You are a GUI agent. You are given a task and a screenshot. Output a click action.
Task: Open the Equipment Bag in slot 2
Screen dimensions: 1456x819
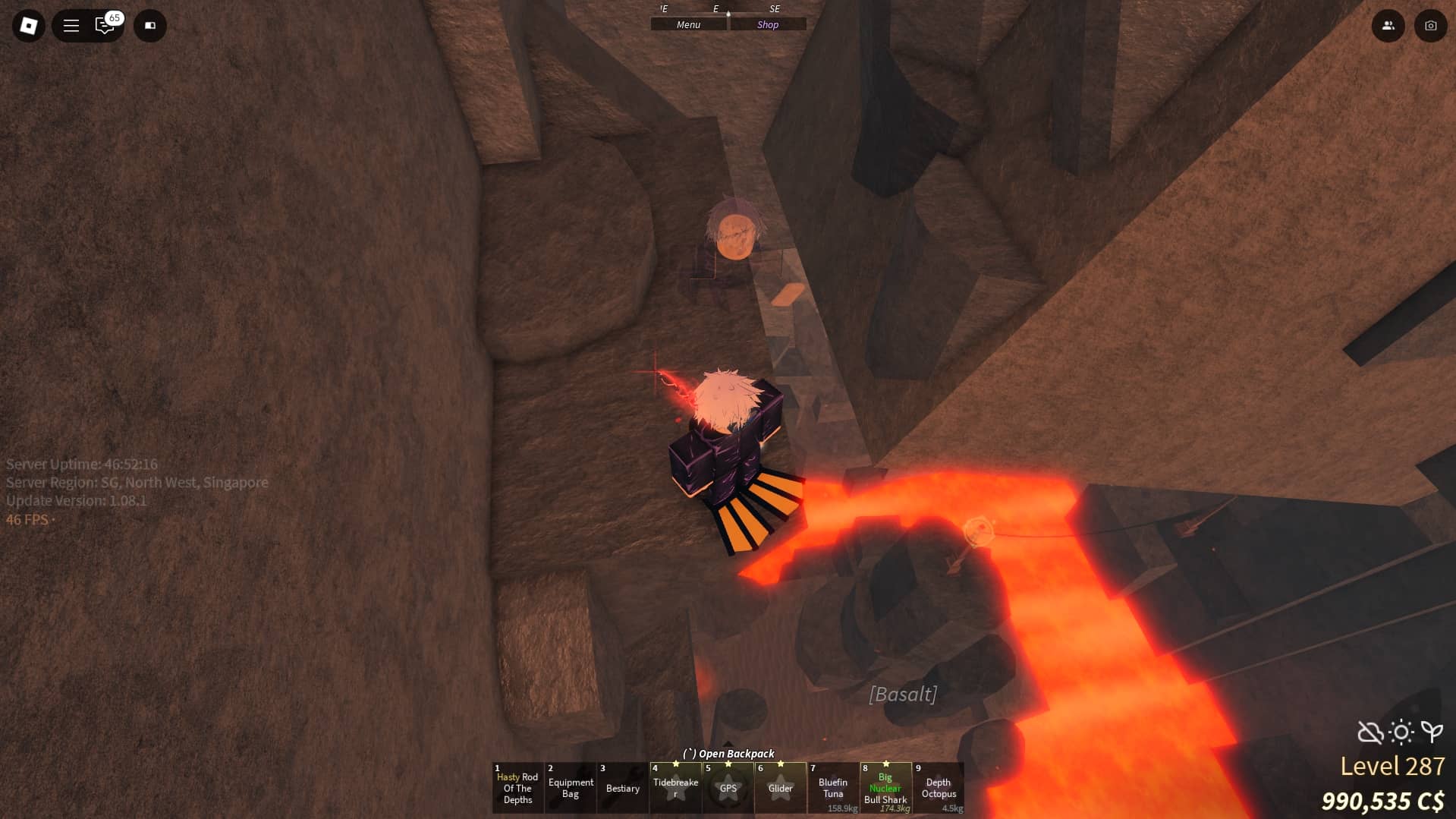pyautogui.click(x=570, y=788)
